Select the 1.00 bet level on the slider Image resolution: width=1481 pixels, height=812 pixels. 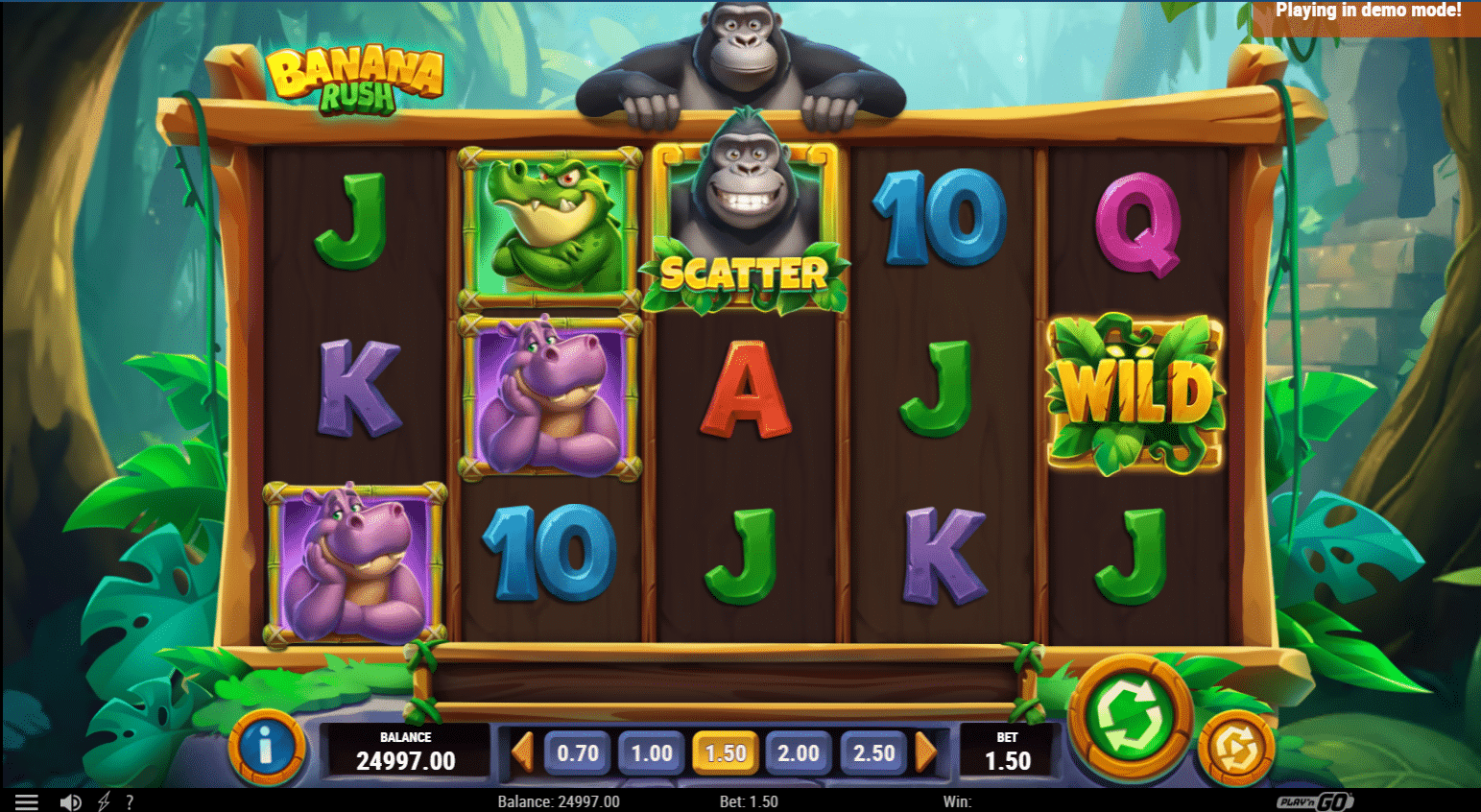[x=651, y=752]
